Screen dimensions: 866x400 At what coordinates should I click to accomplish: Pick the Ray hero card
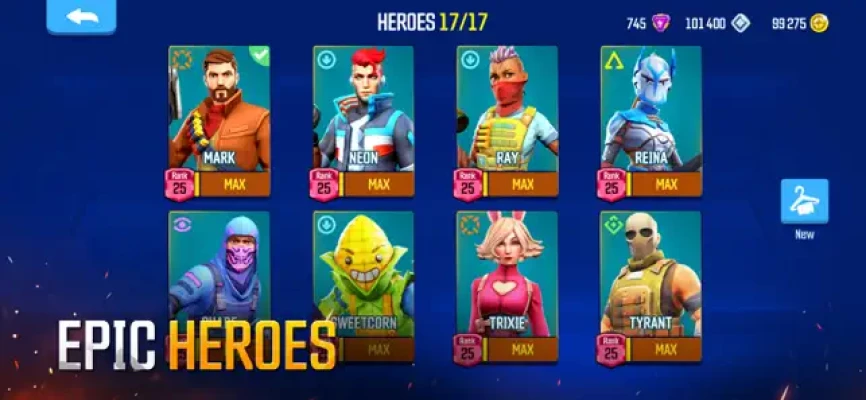507,115
